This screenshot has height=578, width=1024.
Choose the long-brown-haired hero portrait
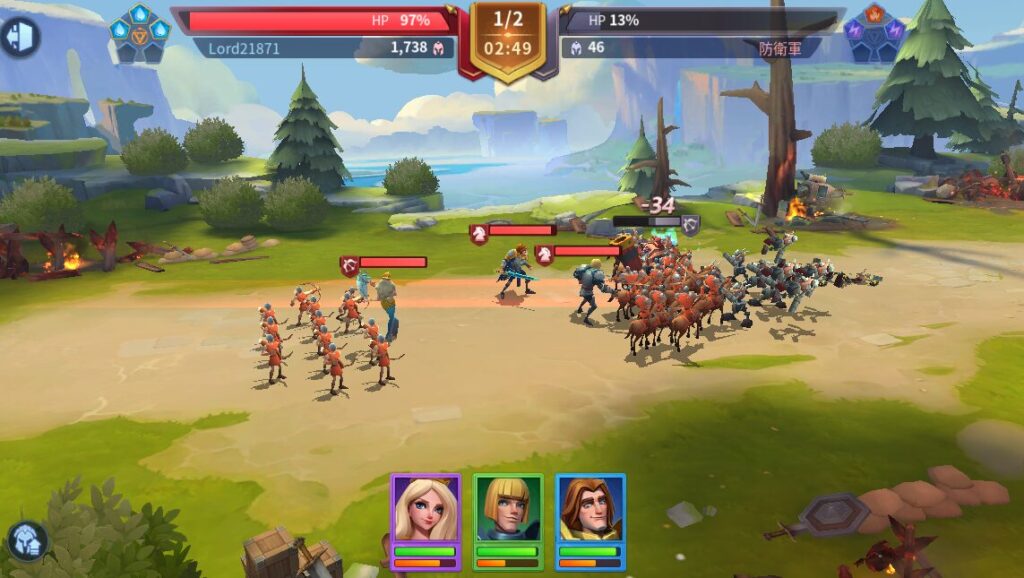click(590, 510)
